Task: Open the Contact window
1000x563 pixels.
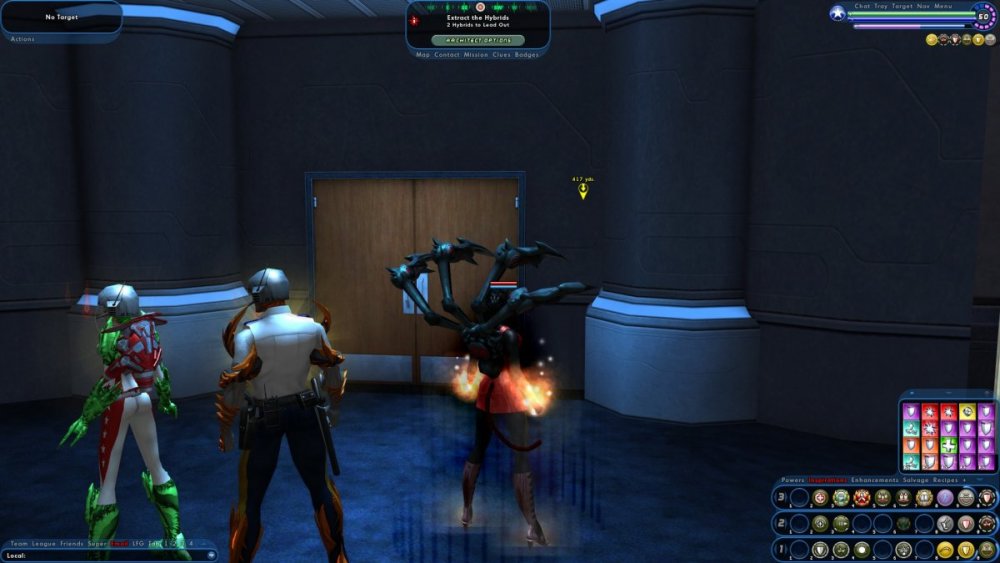Action: point(447,55)
